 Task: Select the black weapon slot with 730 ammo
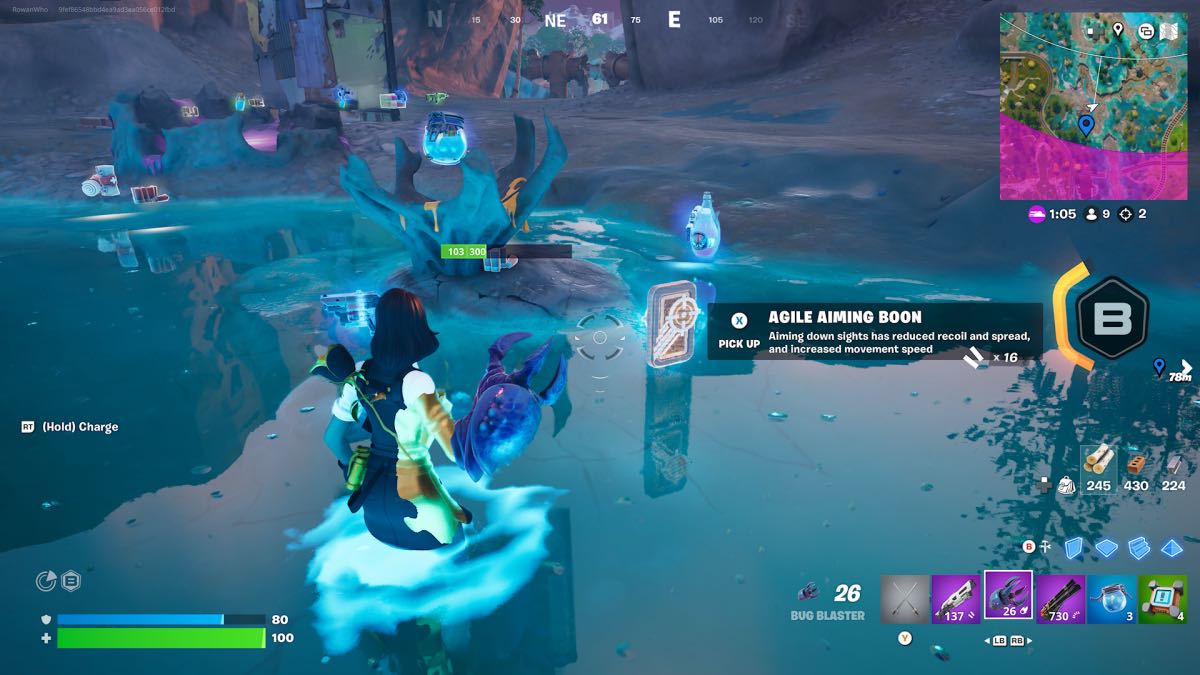coord(1060,598)
